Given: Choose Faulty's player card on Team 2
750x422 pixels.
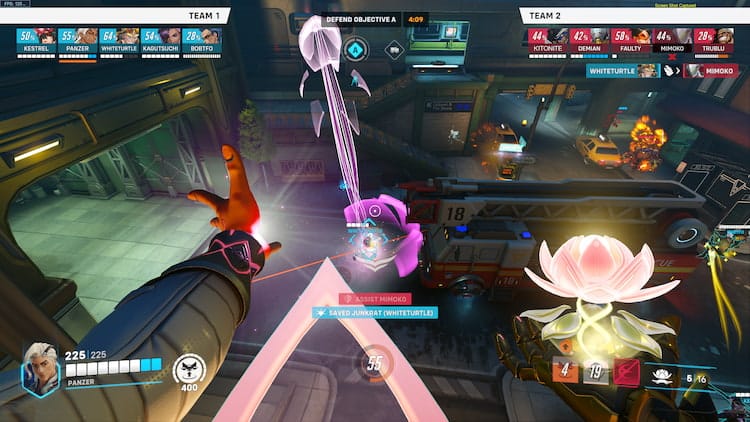Looking at the screenshot, I should (630, 39).
